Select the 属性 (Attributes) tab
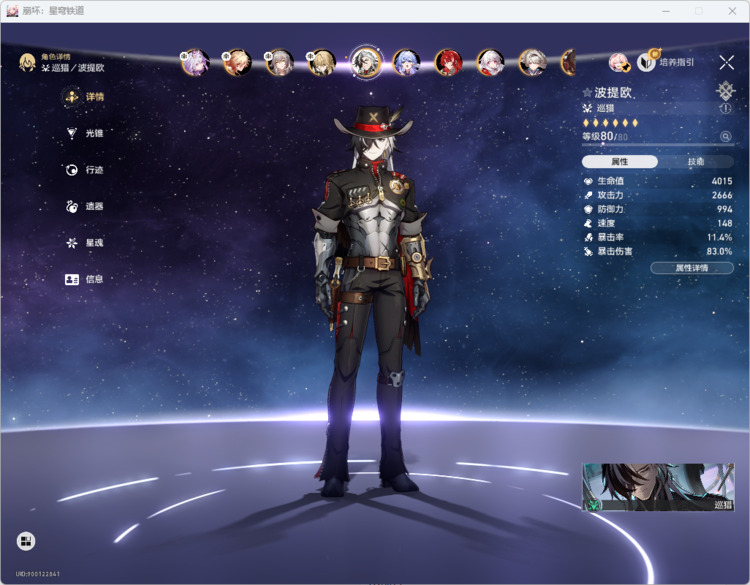This screenshot has height=585, width=750. pos(620,161)
